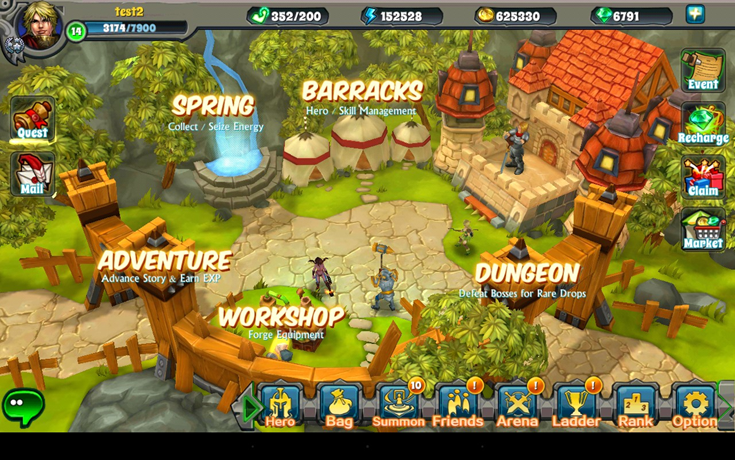Open the Hero menu

(280, 406)
